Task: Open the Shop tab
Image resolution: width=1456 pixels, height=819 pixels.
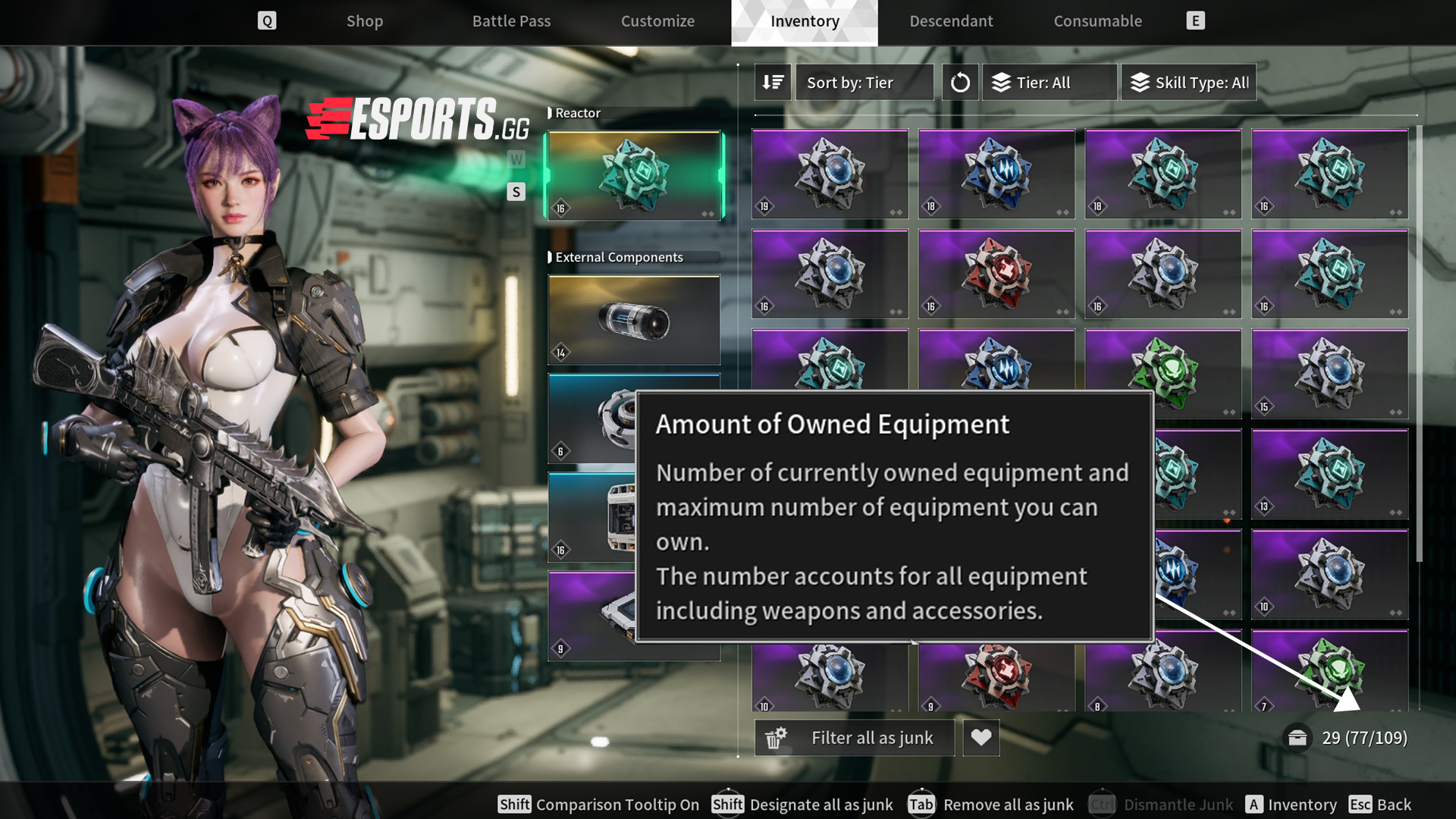Action: click(x=365, y=21)
